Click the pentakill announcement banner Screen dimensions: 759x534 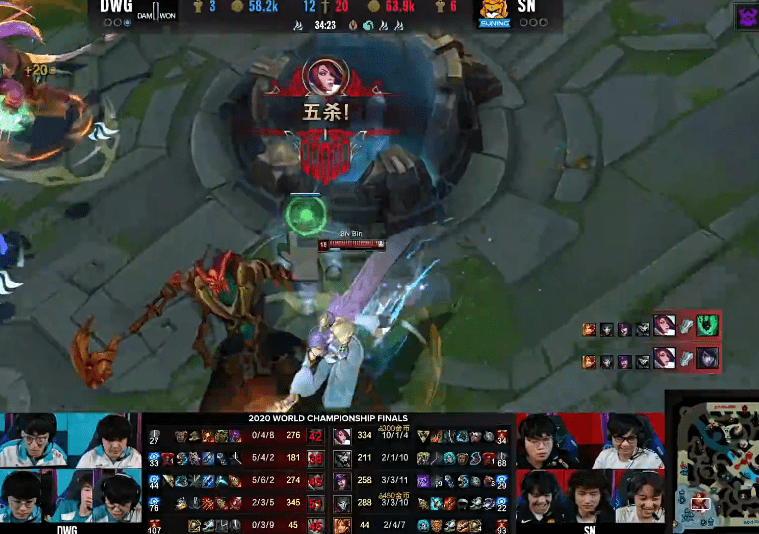[x=326, y=112]
